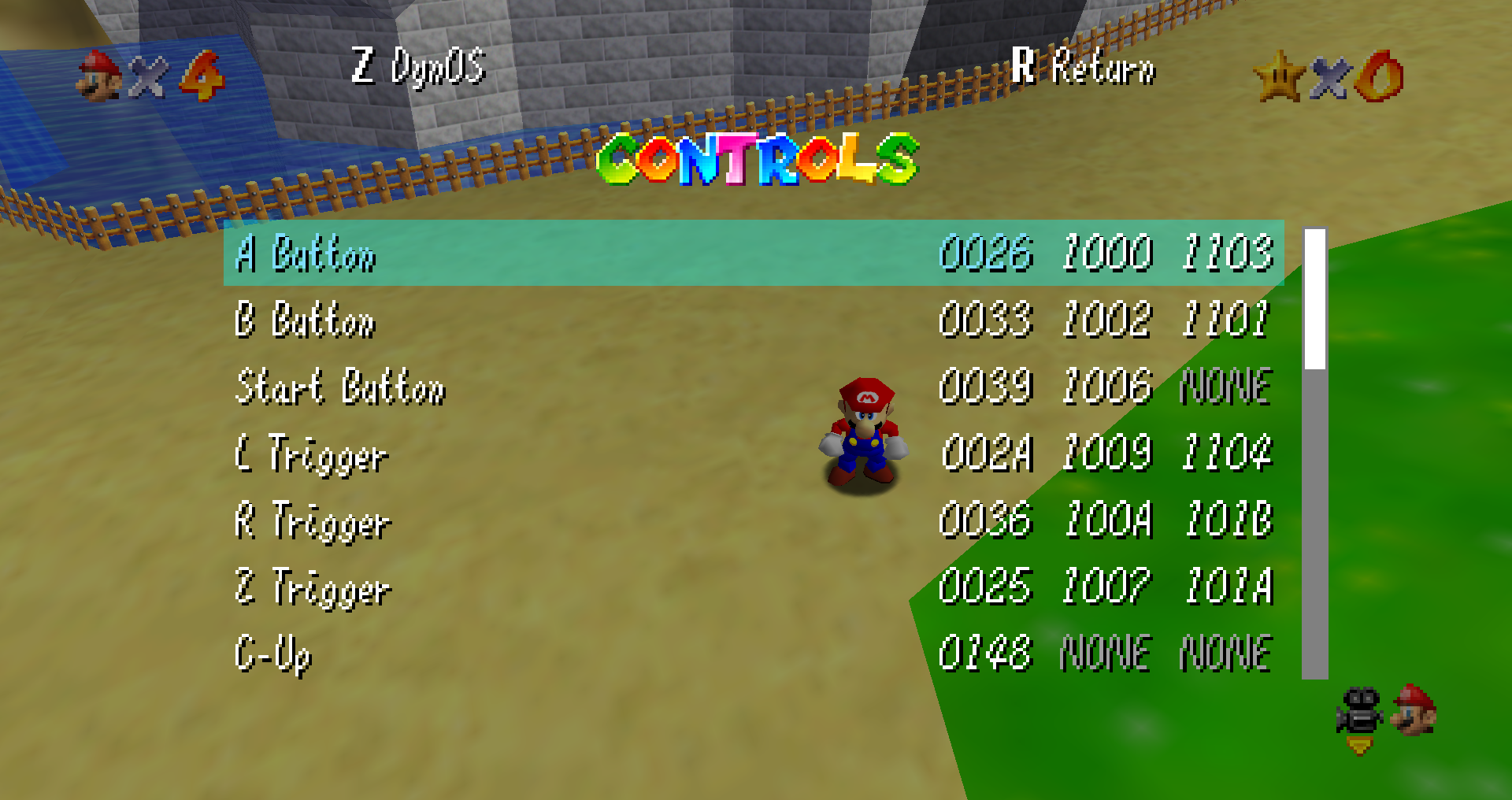Select the R Trigger control row
Image resolution: width=1512 pixels, height=800 pixels.
point(313,521)
